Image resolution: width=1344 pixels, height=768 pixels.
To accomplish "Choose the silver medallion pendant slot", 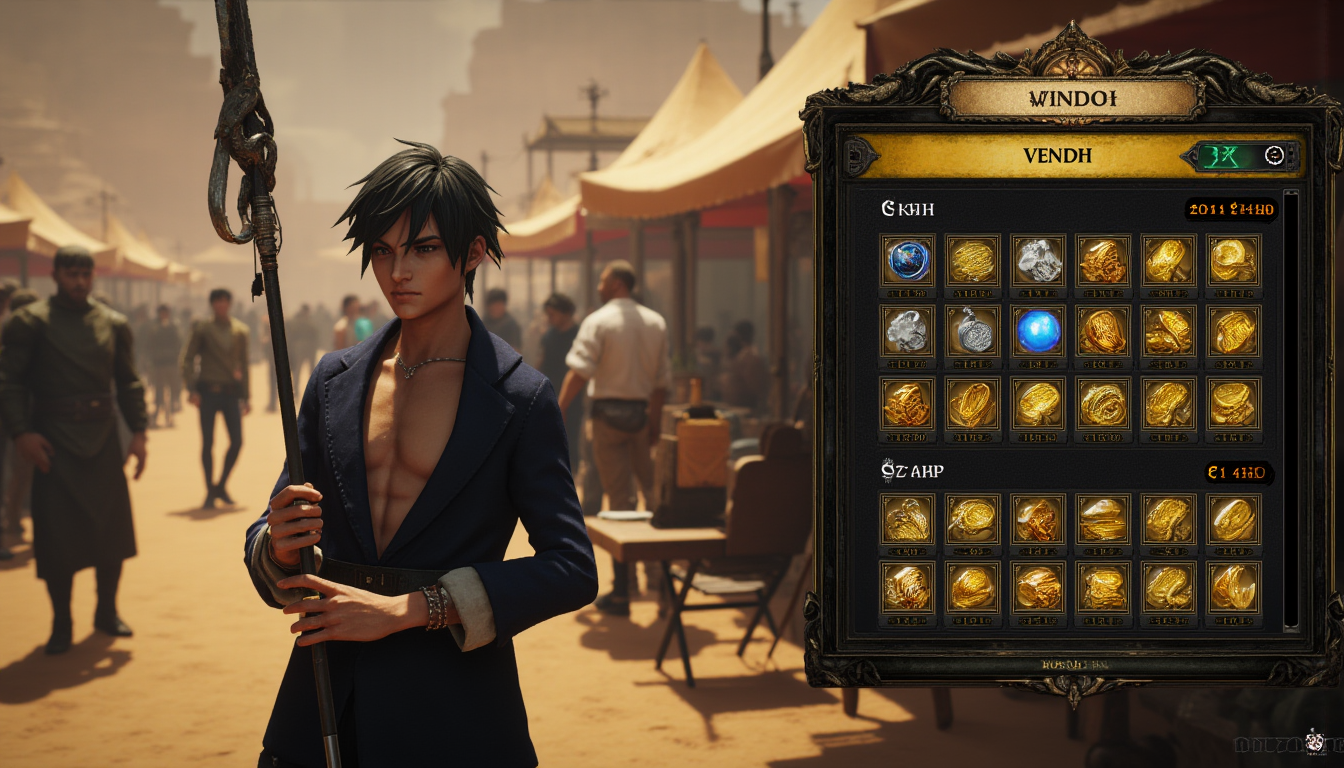I will [972, 331].
